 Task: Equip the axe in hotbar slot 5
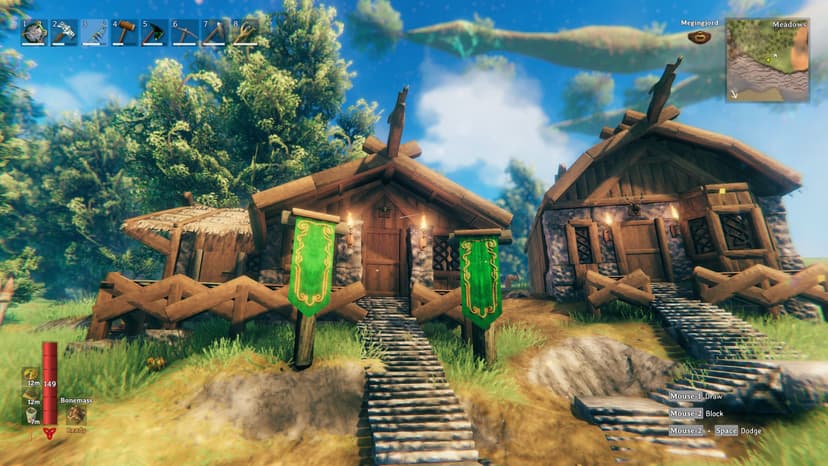point(155,33)
